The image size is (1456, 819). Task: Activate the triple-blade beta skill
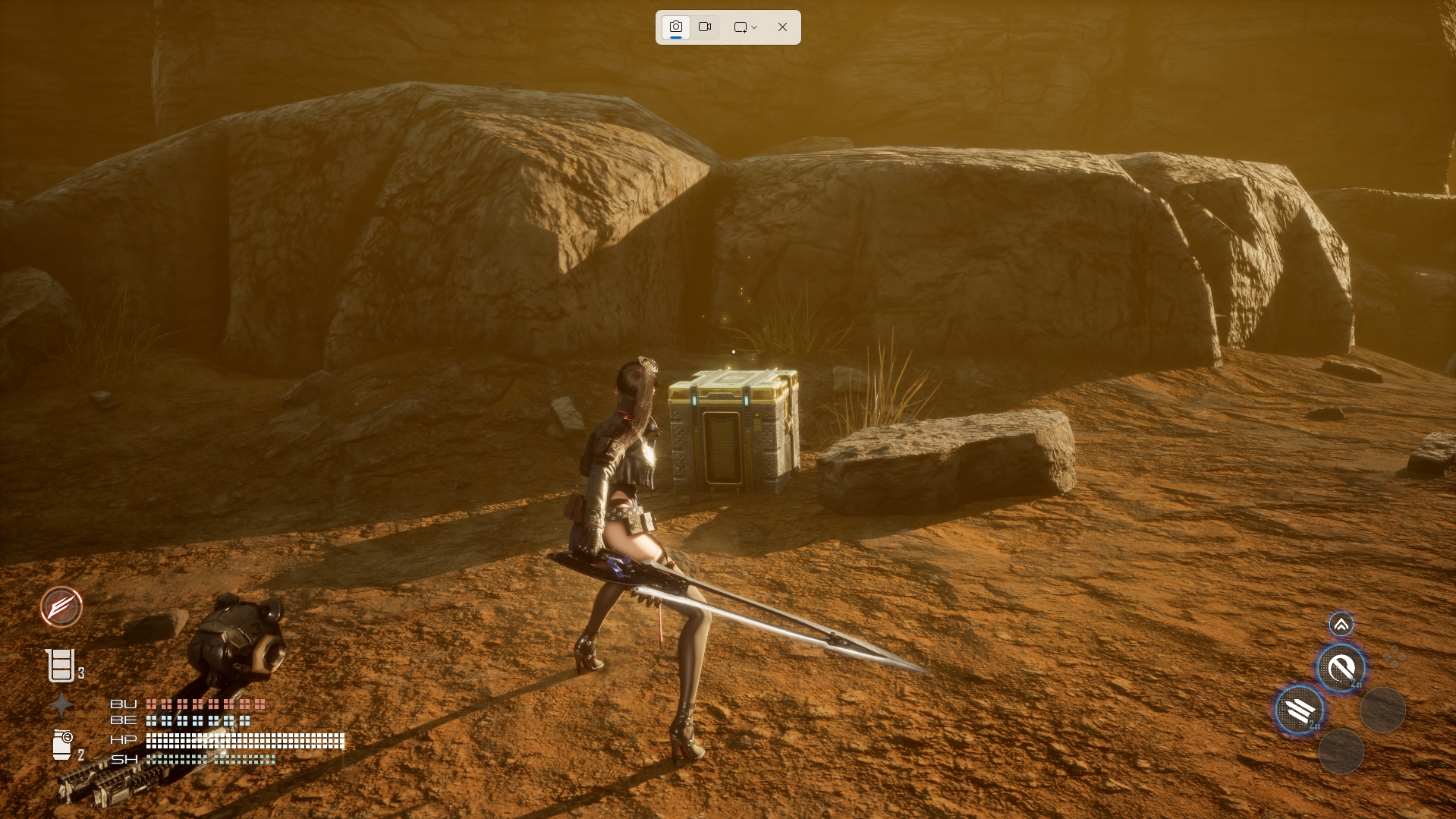[1299, 710]
